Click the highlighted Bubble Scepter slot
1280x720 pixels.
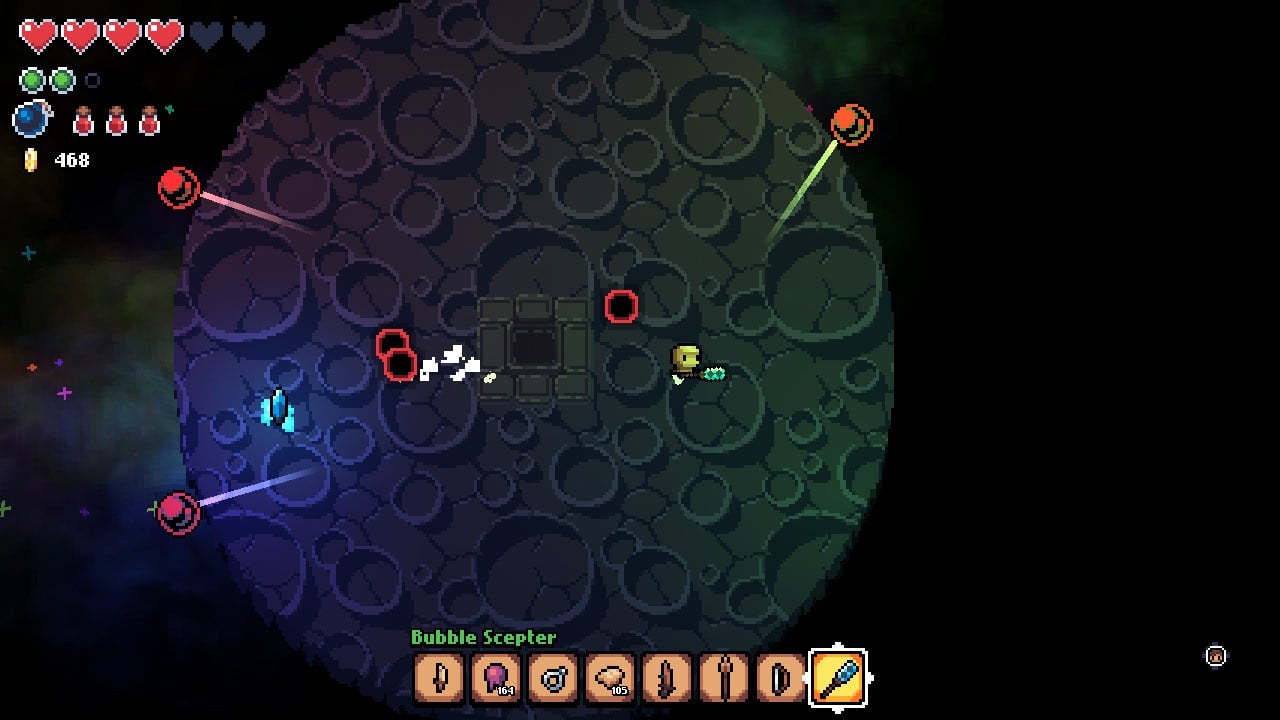pos(838,679)
